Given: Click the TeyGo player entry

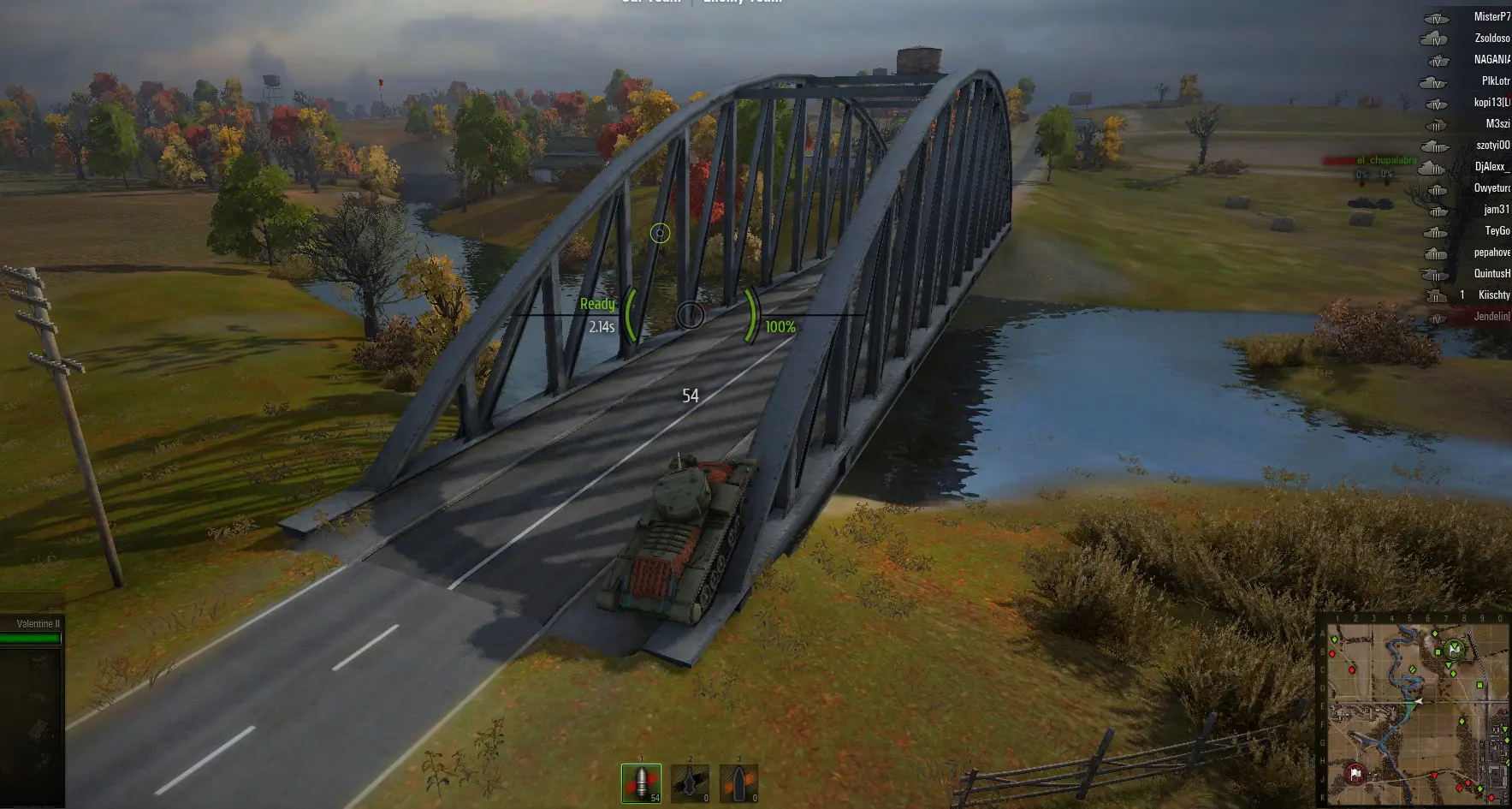Looking at the screenshot, I should pyautogui.click(x=1496, y=231).
